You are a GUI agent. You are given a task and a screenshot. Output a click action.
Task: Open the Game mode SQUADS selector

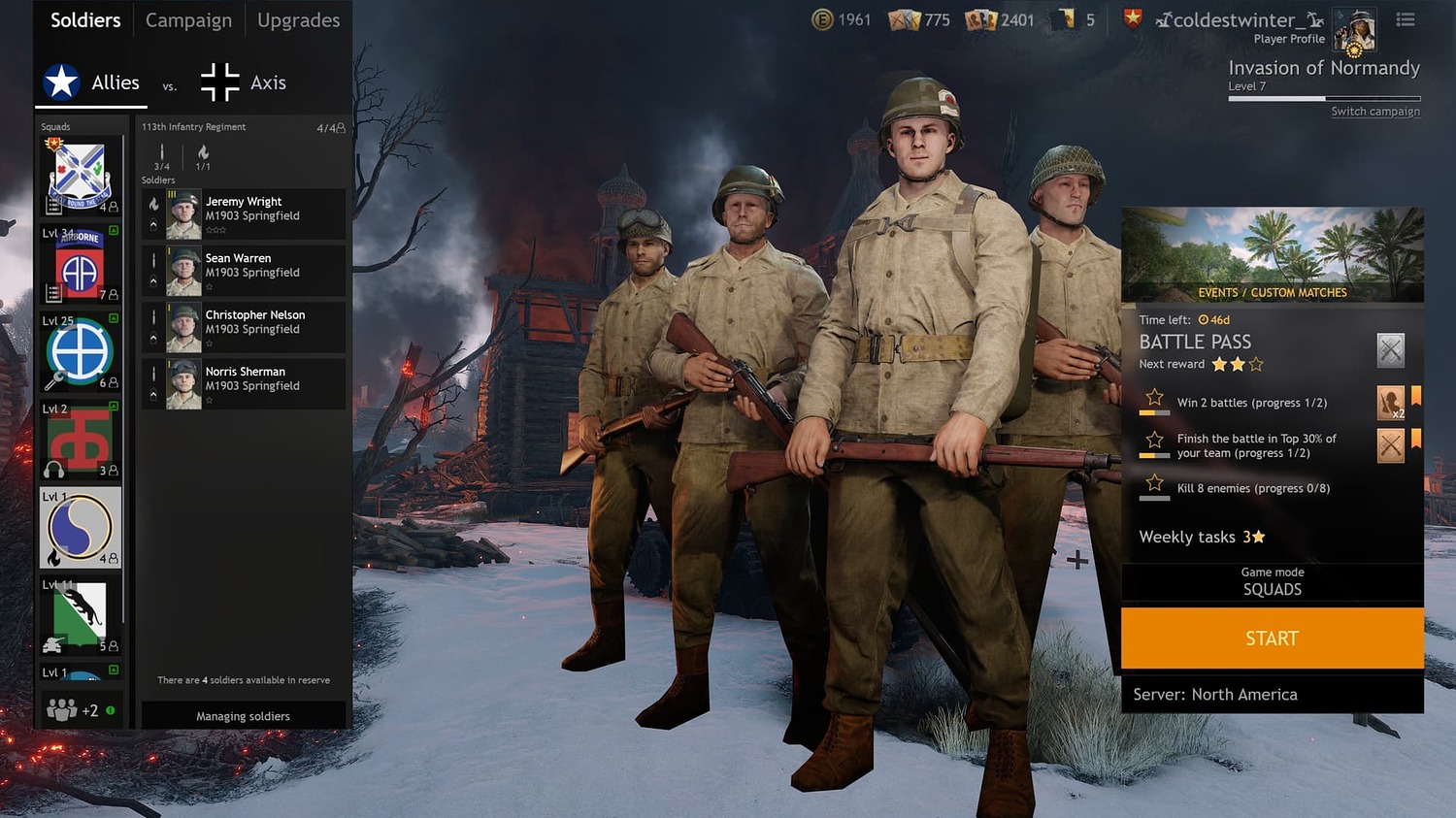pyautogui.click(x=1272, y=582)
